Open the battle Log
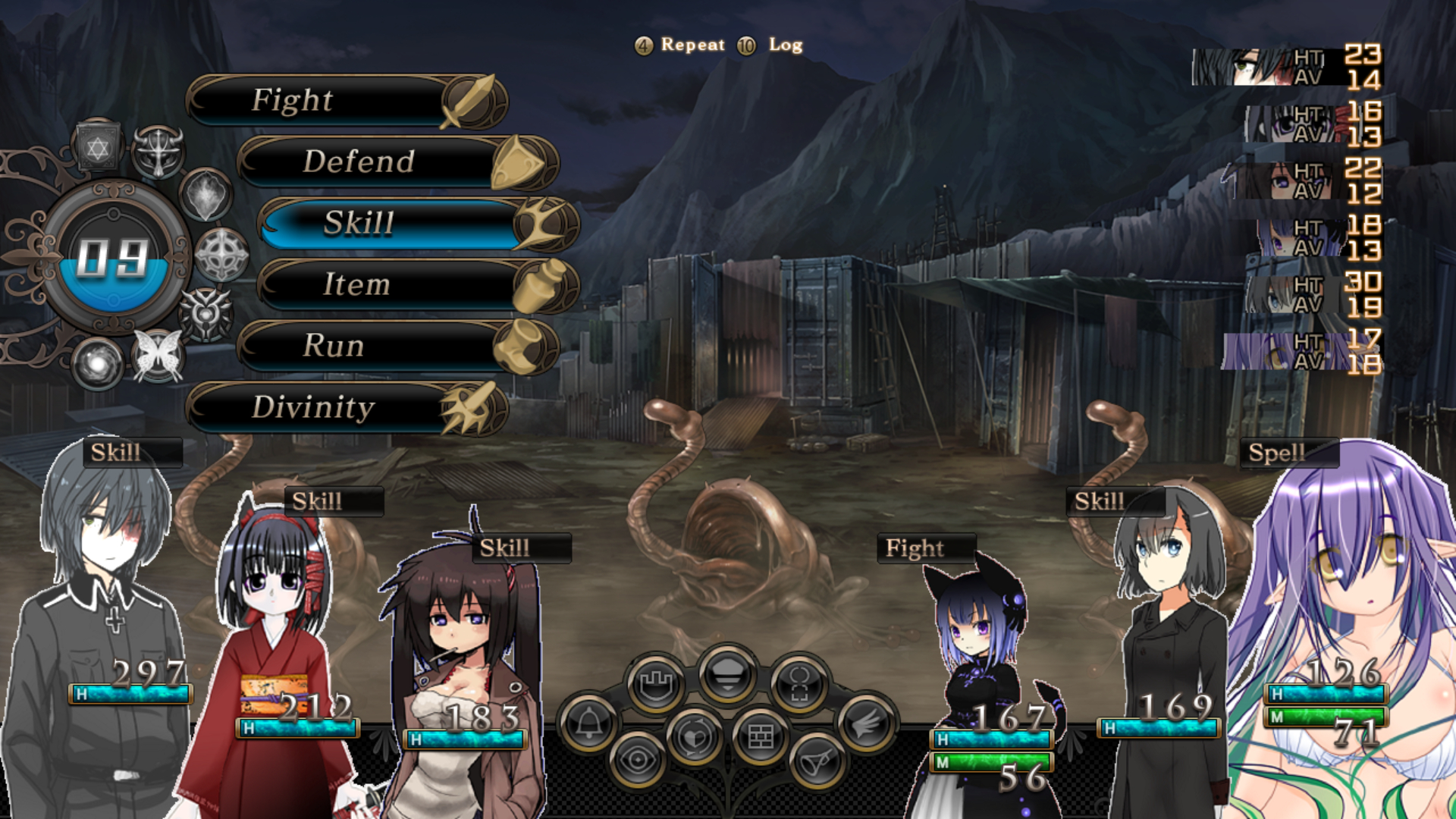1456x819 pixels. click(774, 45)
